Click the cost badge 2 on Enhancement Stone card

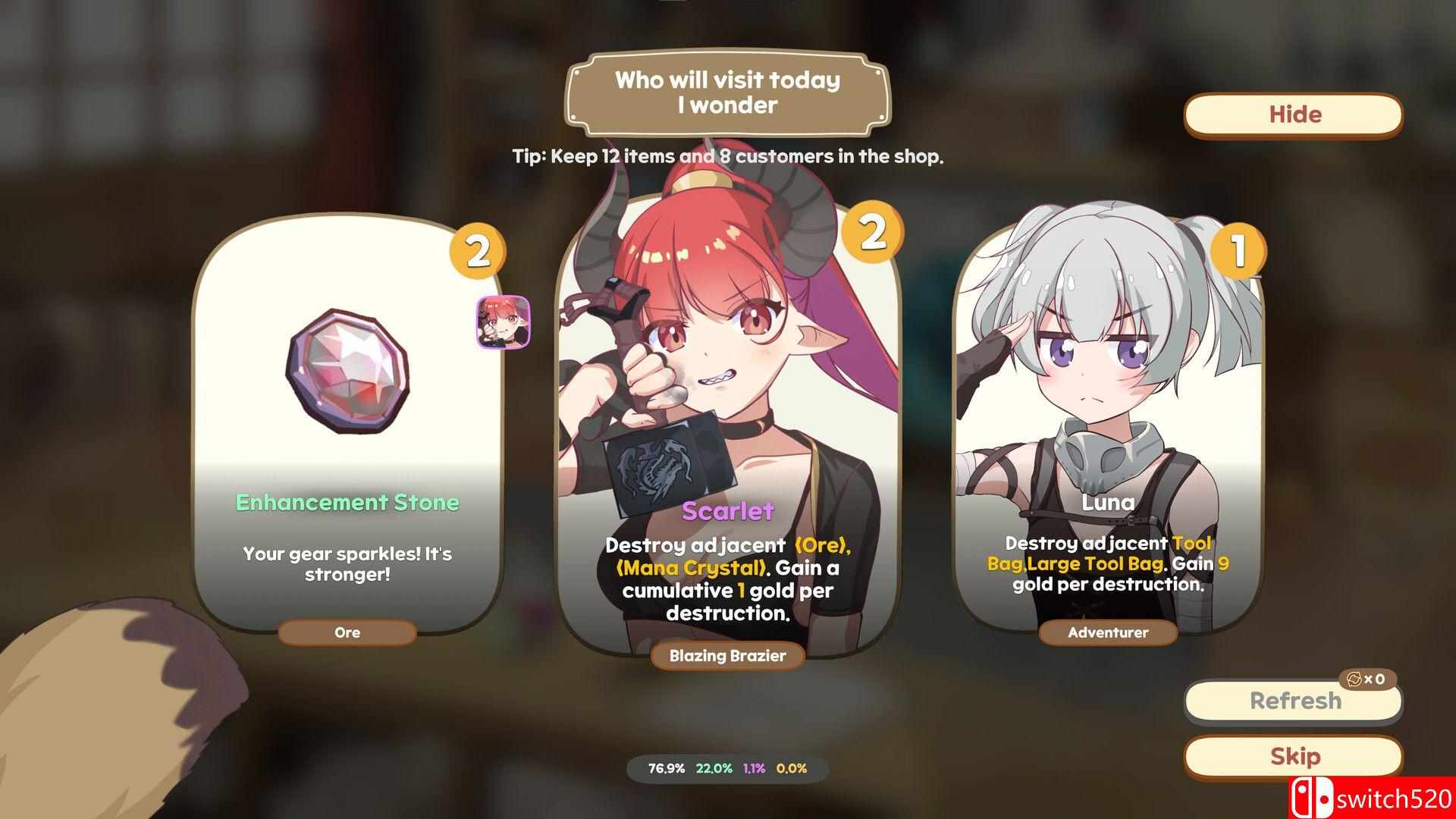480,250
